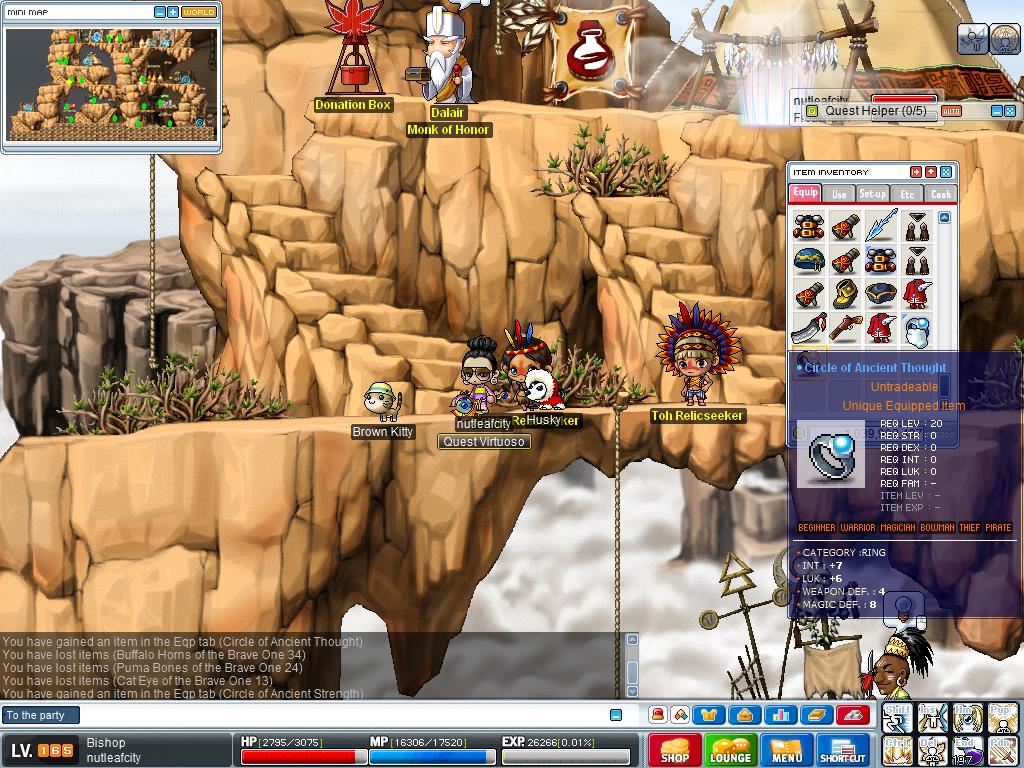Close the Item Inventory window
The height and width of the screenshot is (768, 1024).
click(x=946, y=172)
